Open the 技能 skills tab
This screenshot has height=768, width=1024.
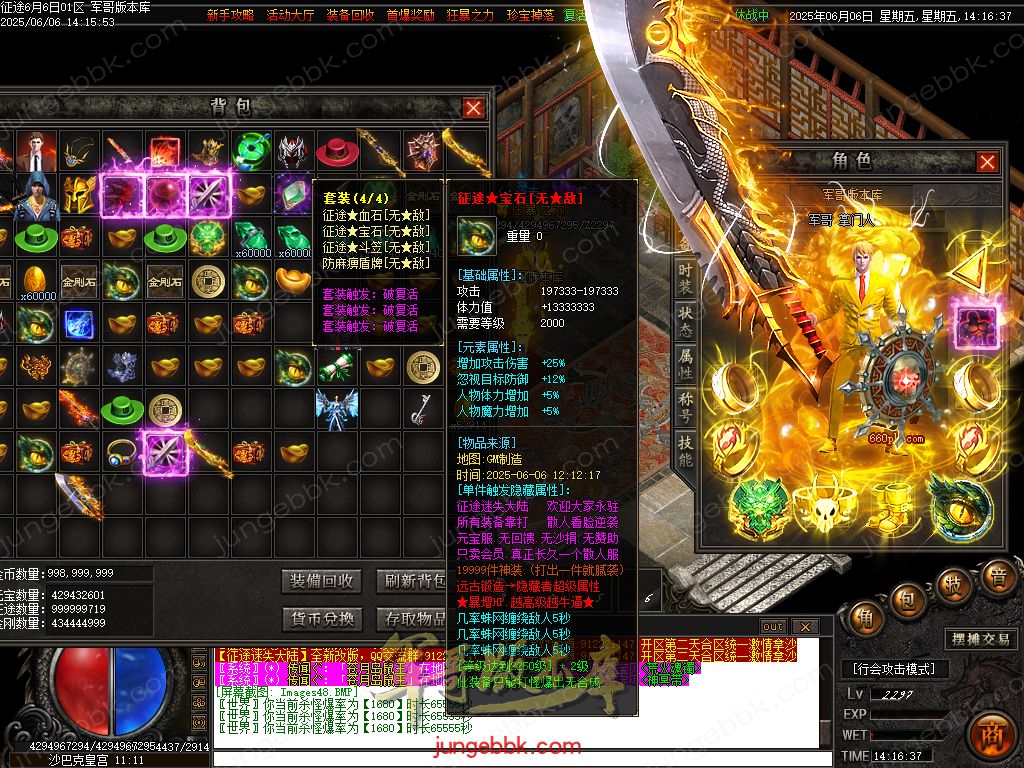coord(685,451)
